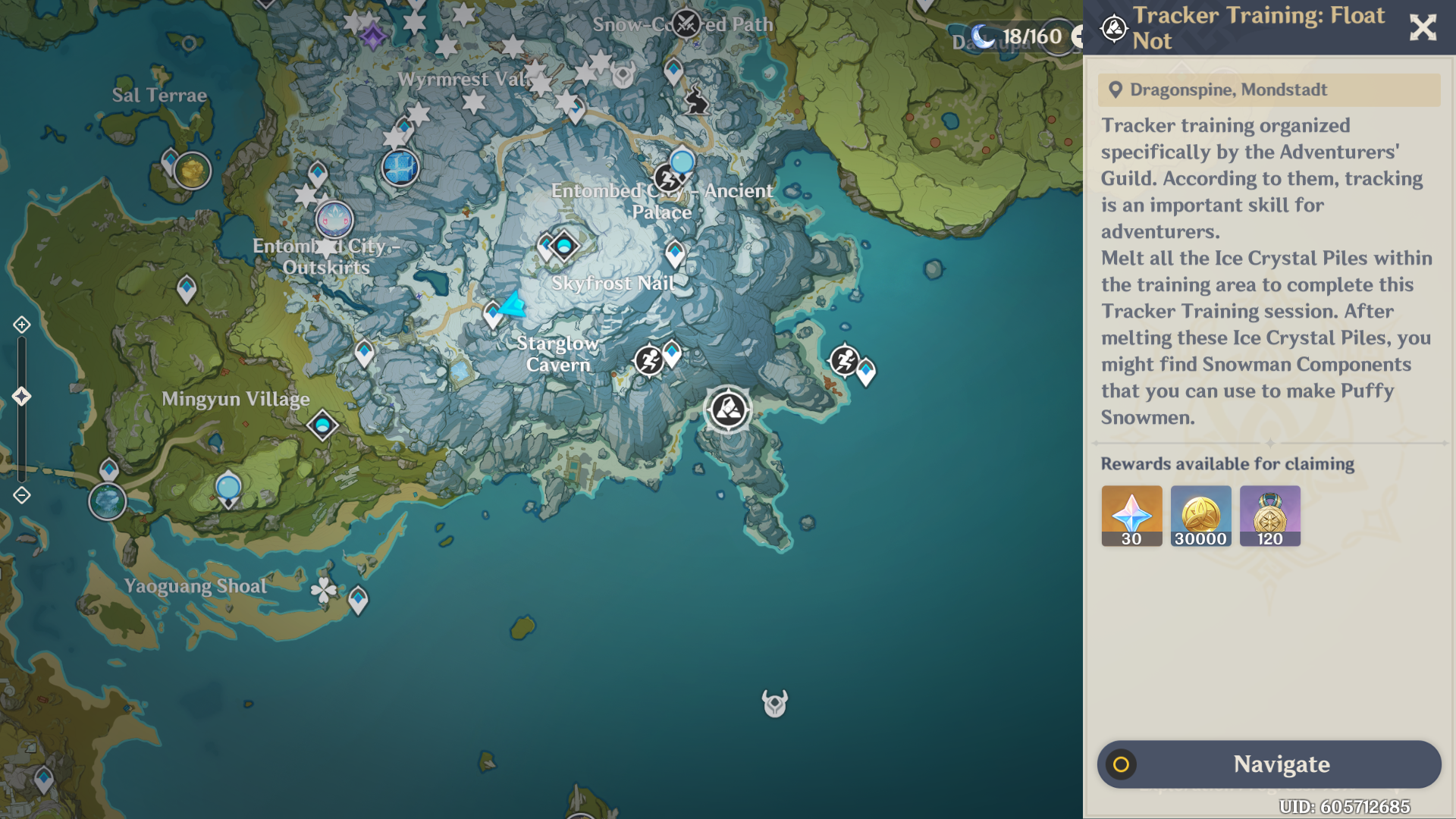Choose the purple star pin near Wyrmrest Valley
Screen dimensions: 1456x819
pyautogui.click(x=372, y=36)
